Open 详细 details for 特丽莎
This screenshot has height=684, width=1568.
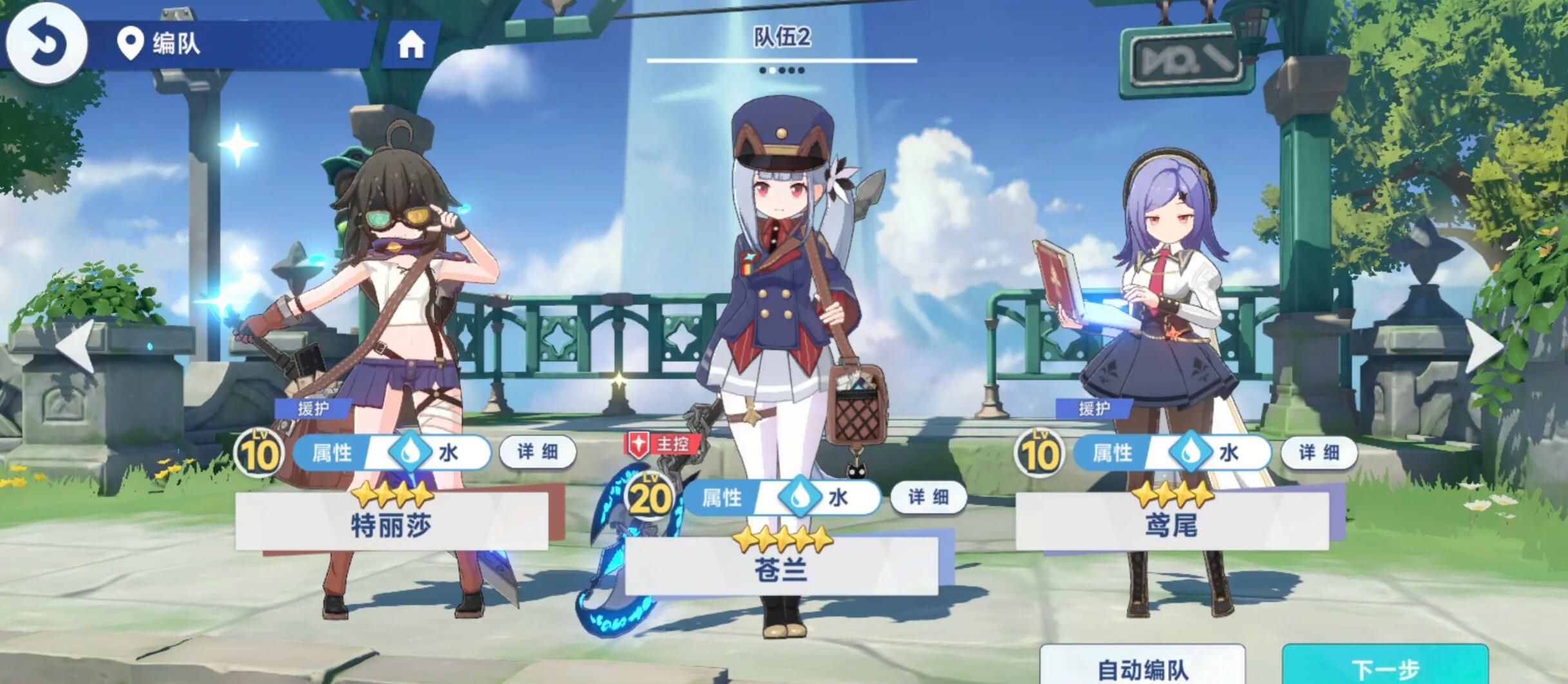click(537, 452)
